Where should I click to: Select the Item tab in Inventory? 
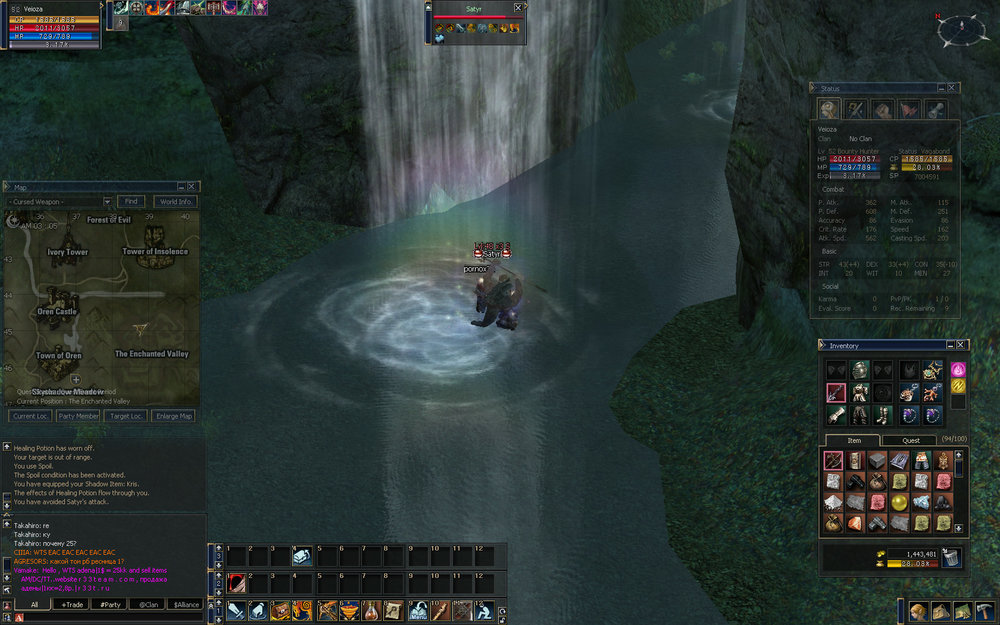click(854, 440)
